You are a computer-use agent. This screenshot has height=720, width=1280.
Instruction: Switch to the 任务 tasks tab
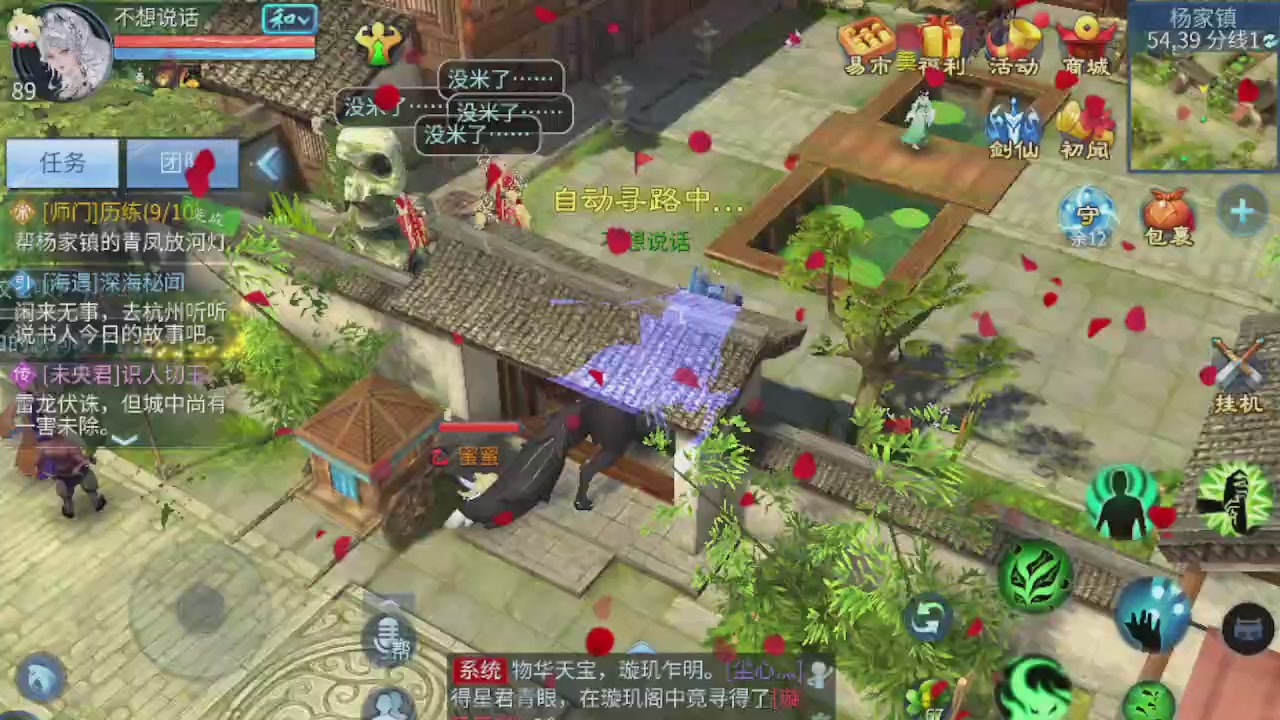coord(62,163)
